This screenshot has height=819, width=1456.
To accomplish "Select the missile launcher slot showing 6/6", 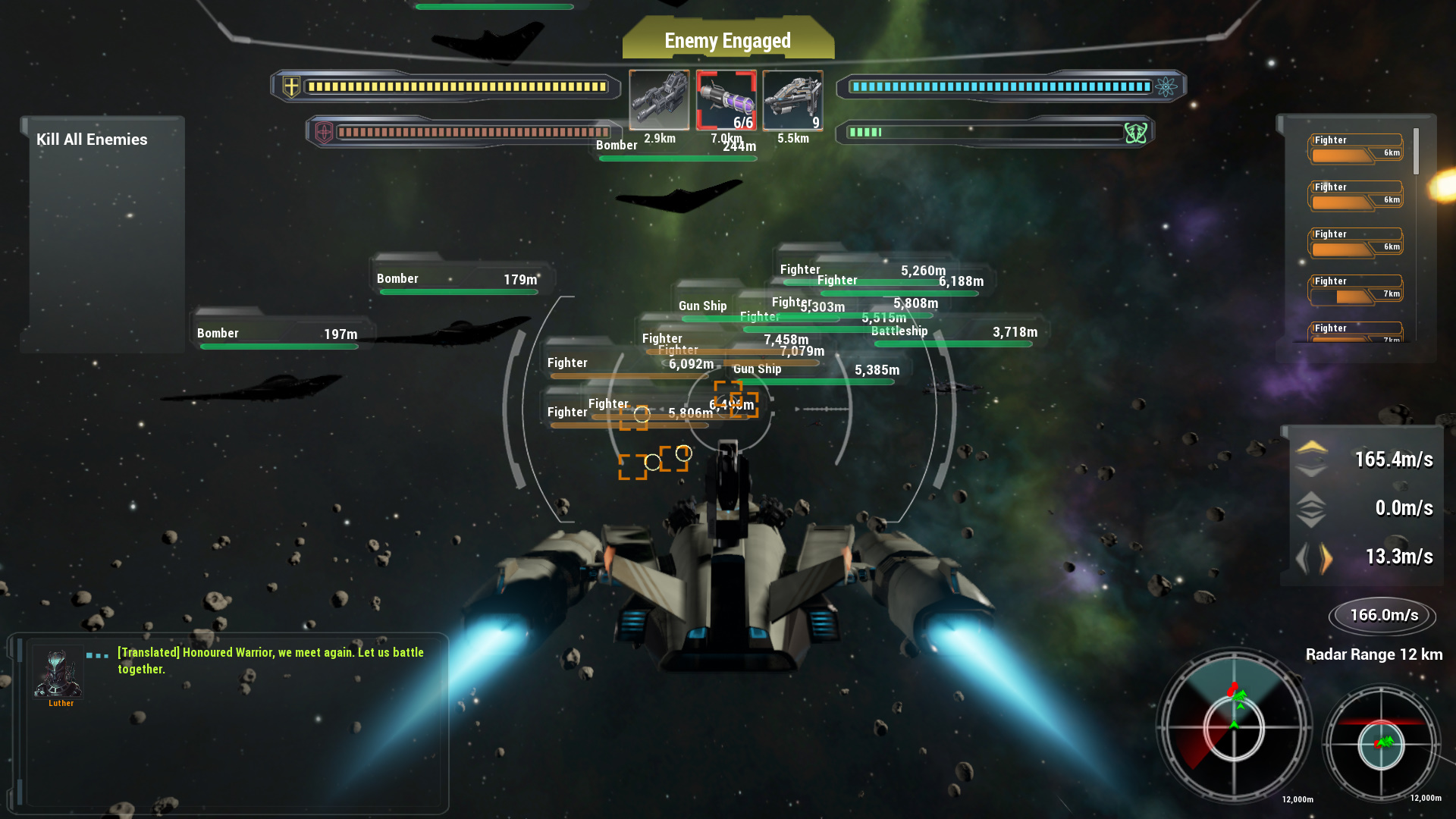I will coord(726,100).
